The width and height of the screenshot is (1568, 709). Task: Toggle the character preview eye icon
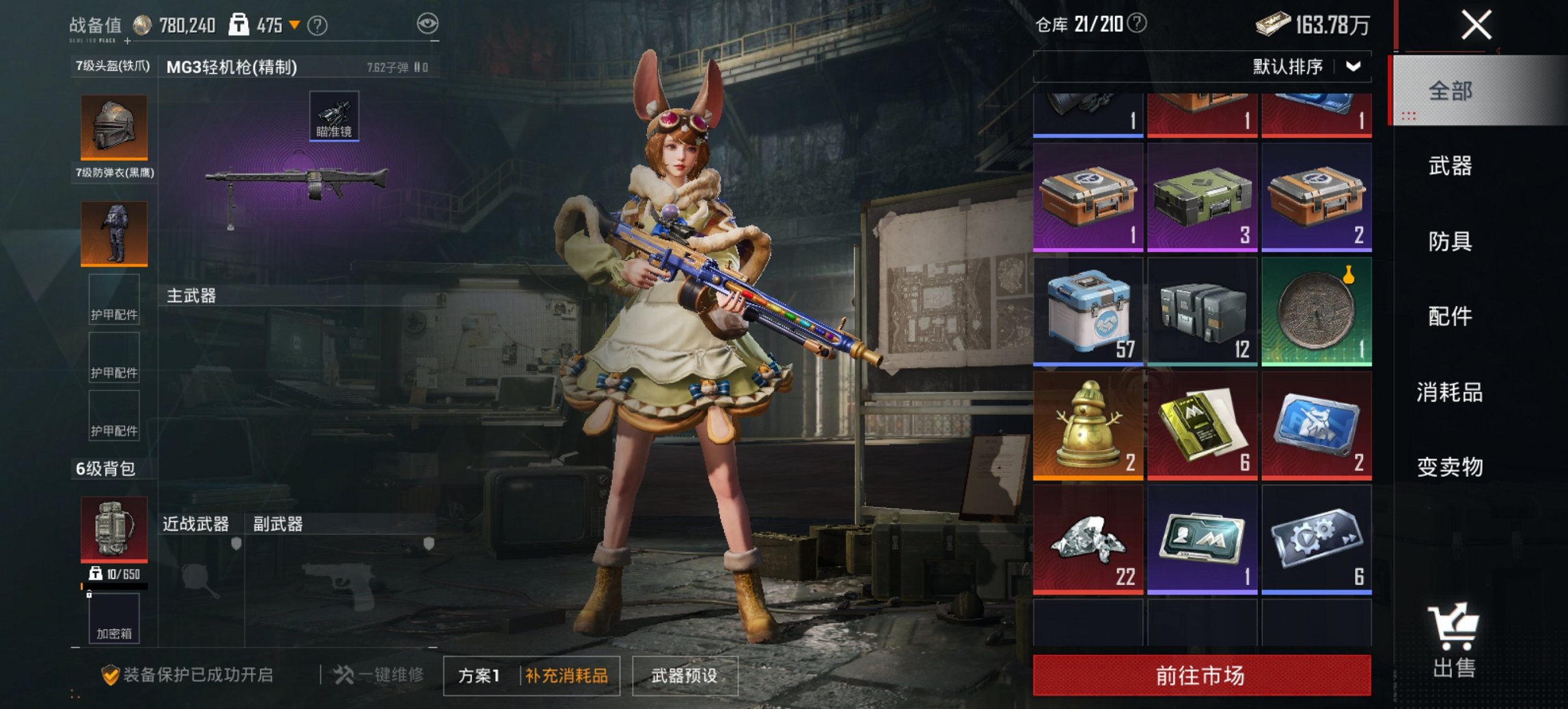tap(426, 22)
